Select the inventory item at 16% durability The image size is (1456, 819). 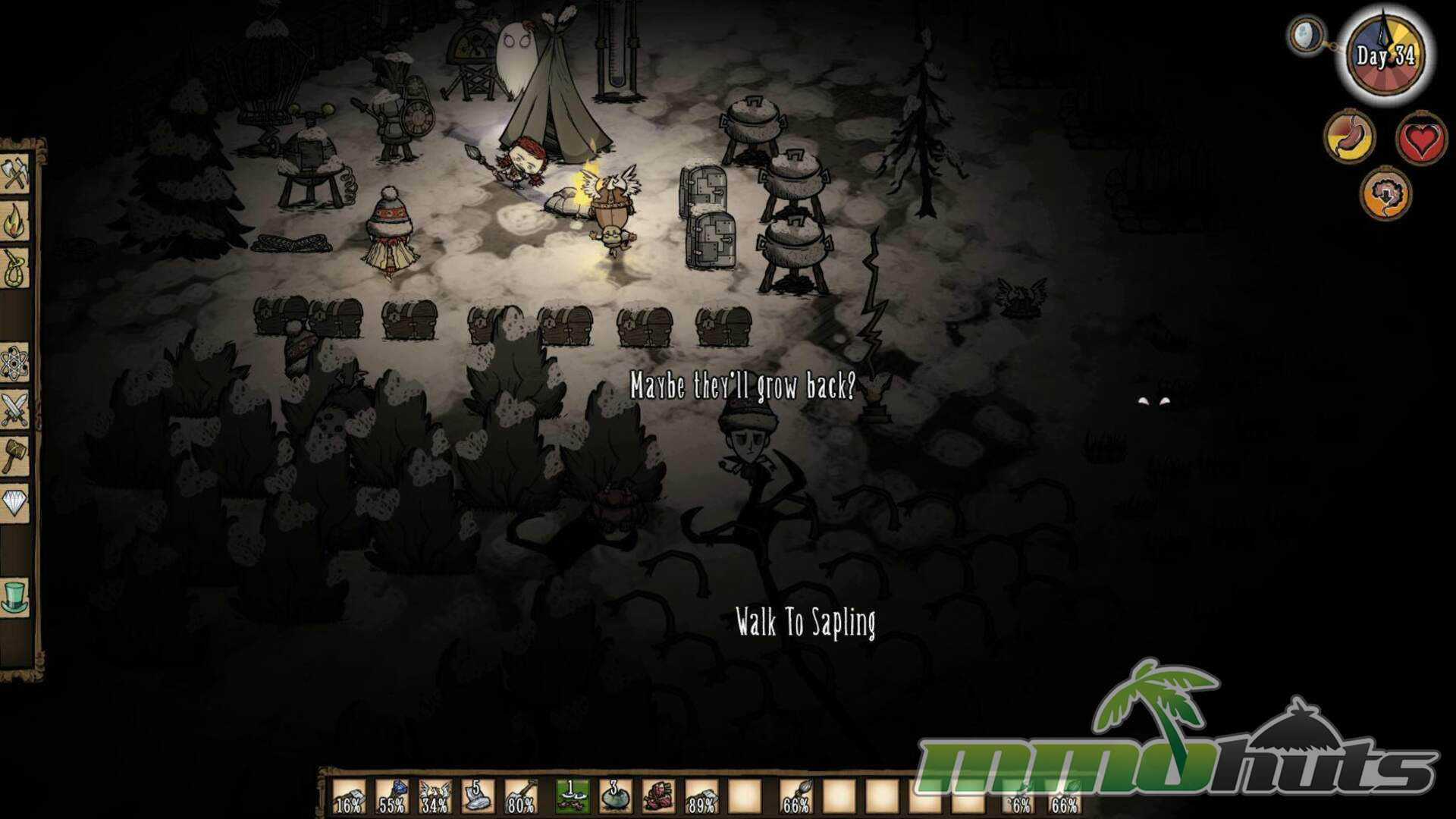coord(349,796)
